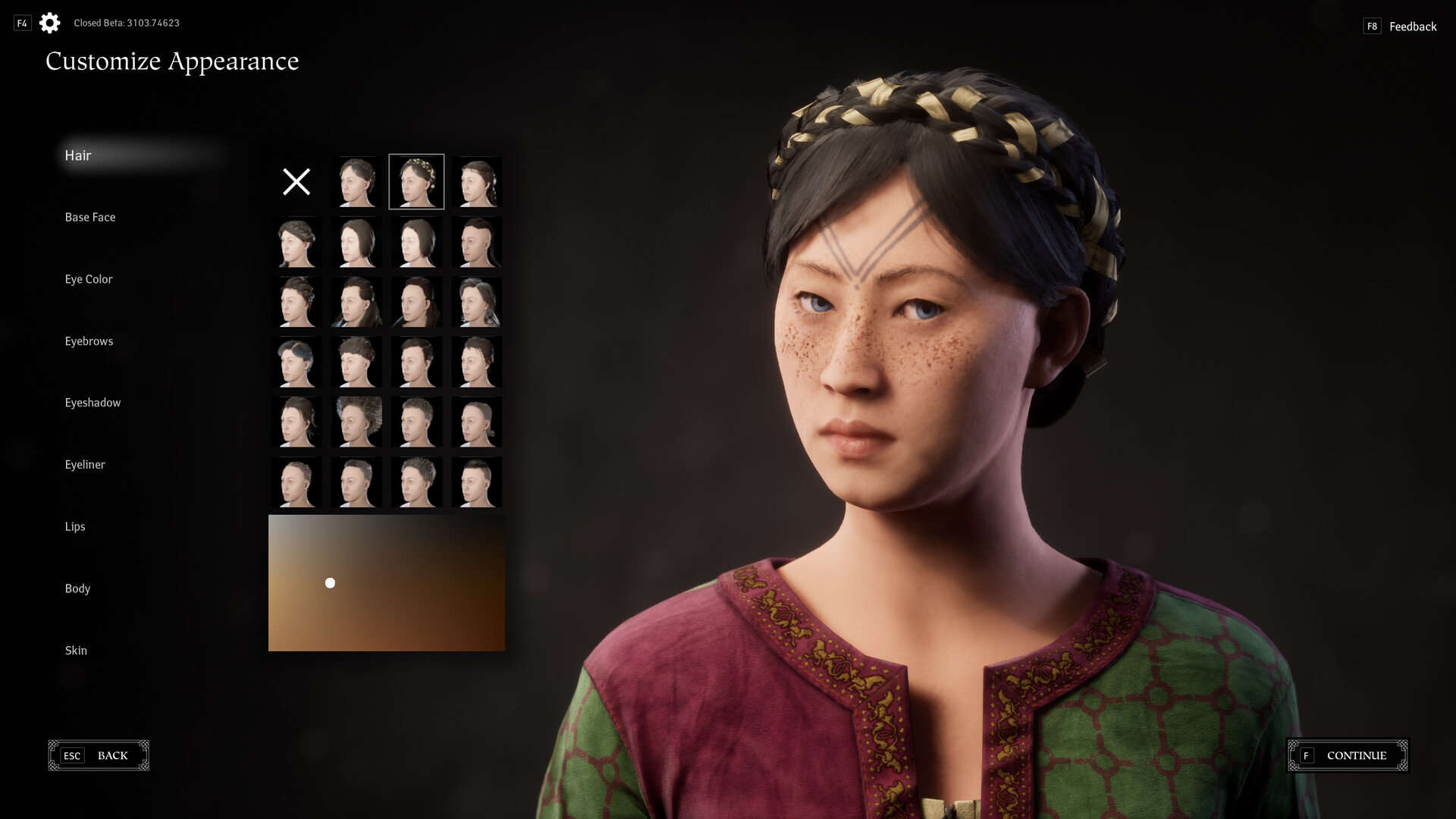
Task: Switch to Base Face category
Action: (x=90, y=218)
